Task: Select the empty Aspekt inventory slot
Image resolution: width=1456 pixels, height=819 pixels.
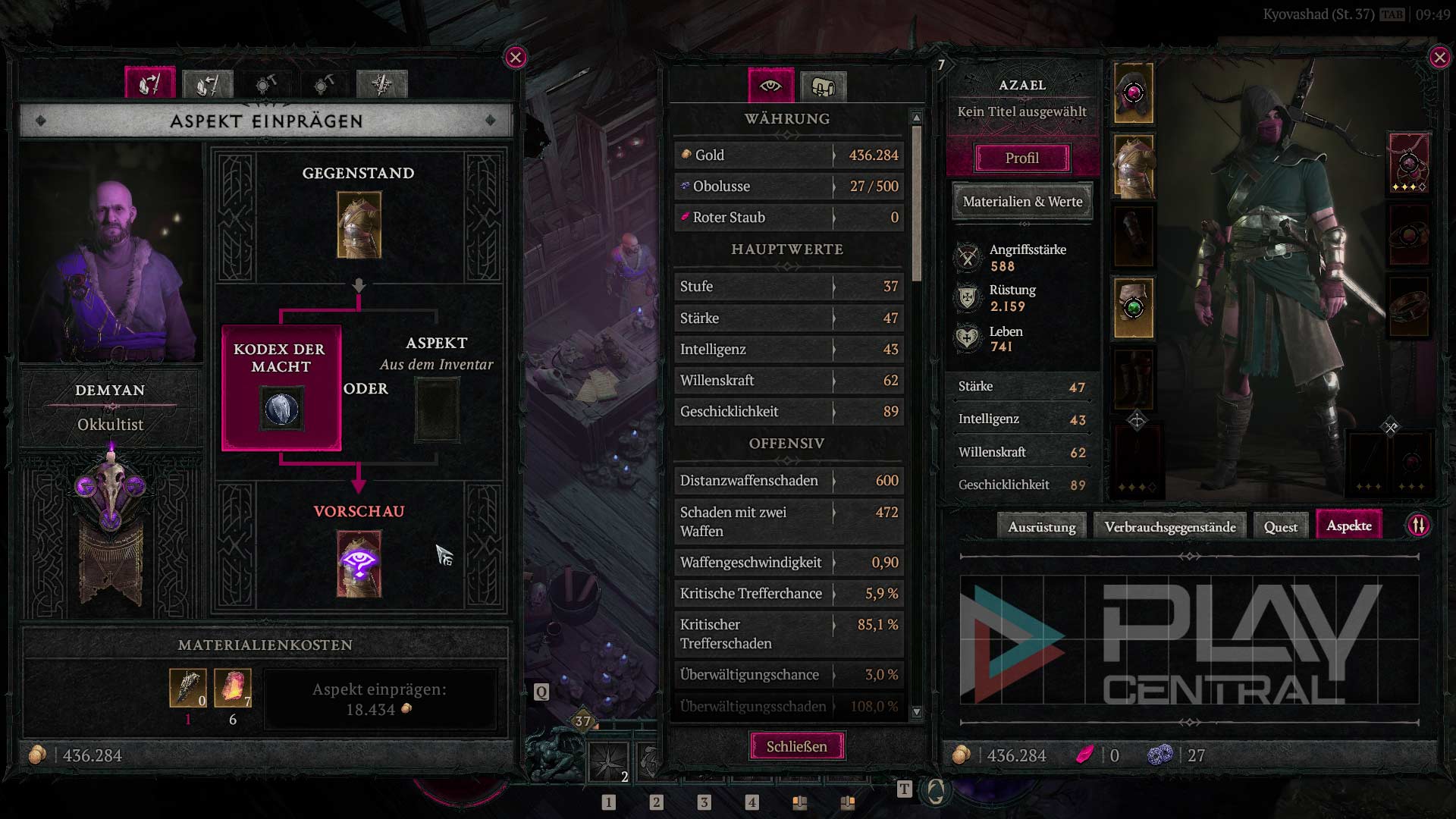Action: point(437,409)
